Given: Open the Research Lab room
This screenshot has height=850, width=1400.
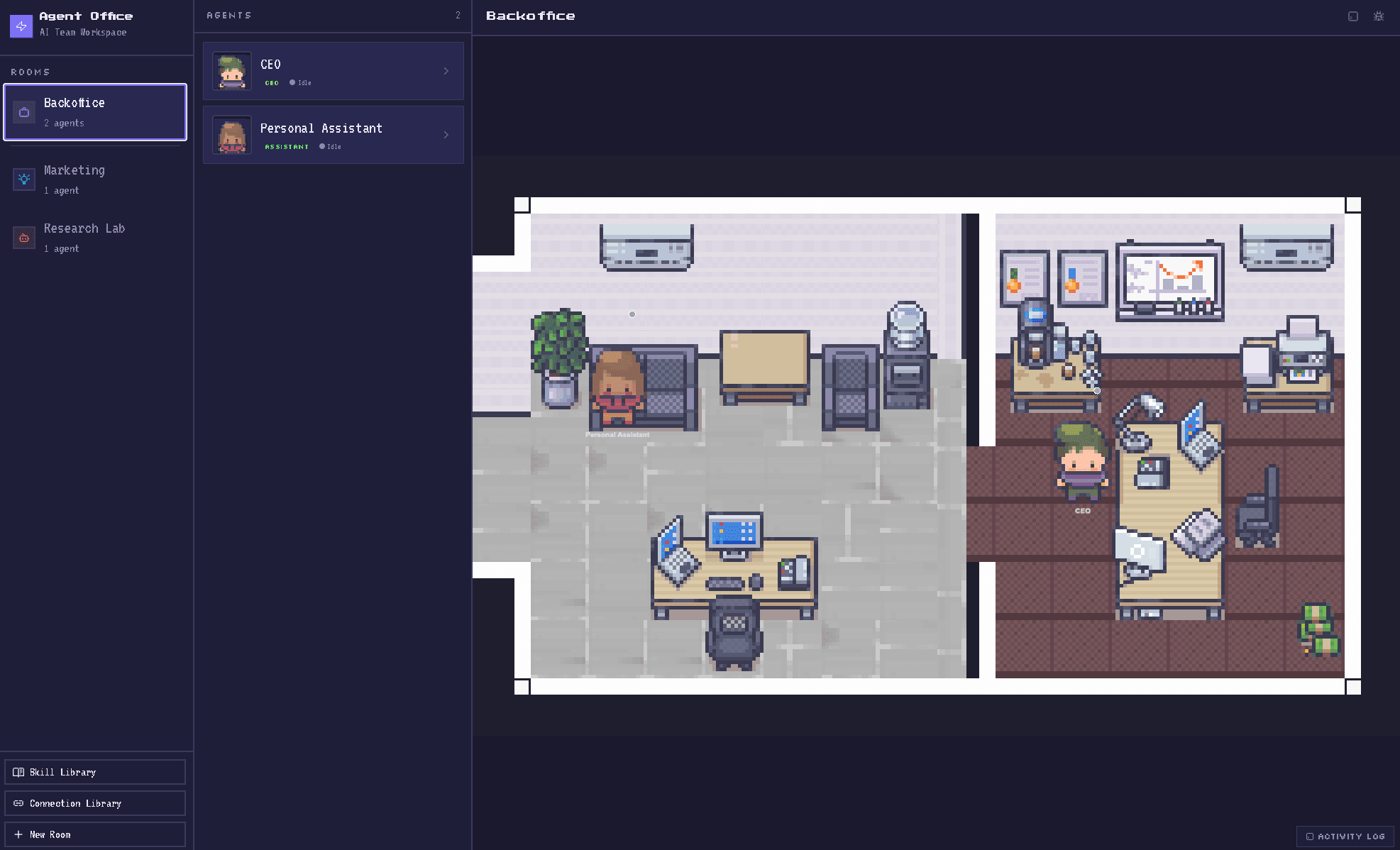Looking at the screenshot, I should pyautogui.click(x=95, y=237).
